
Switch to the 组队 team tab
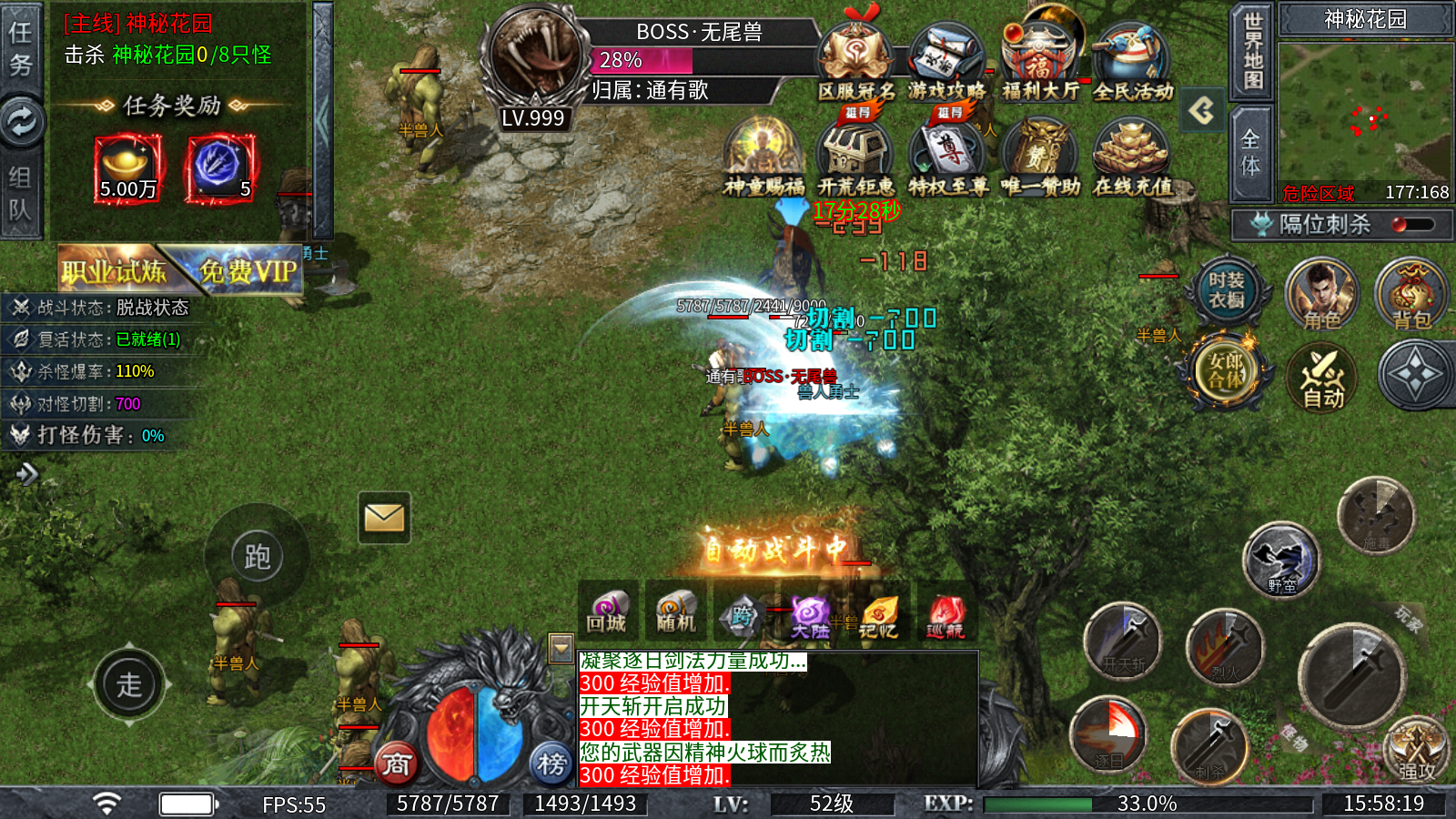[x=21, y=193]
